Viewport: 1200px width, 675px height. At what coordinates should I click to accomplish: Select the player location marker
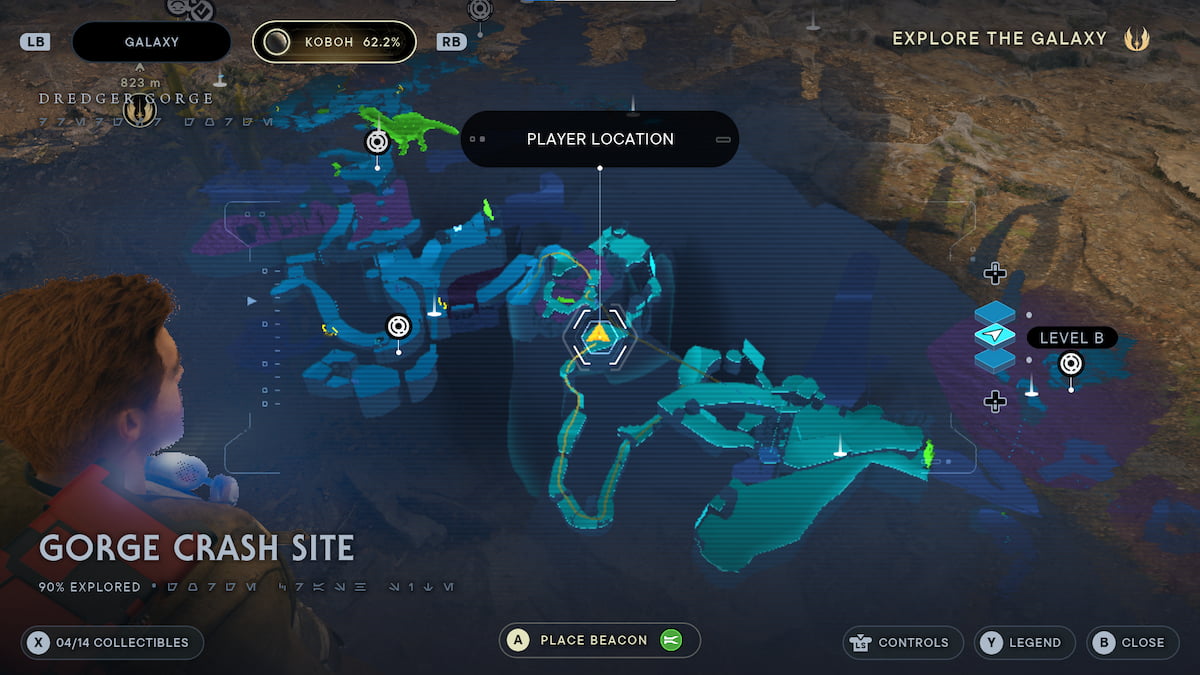point(598,334)
